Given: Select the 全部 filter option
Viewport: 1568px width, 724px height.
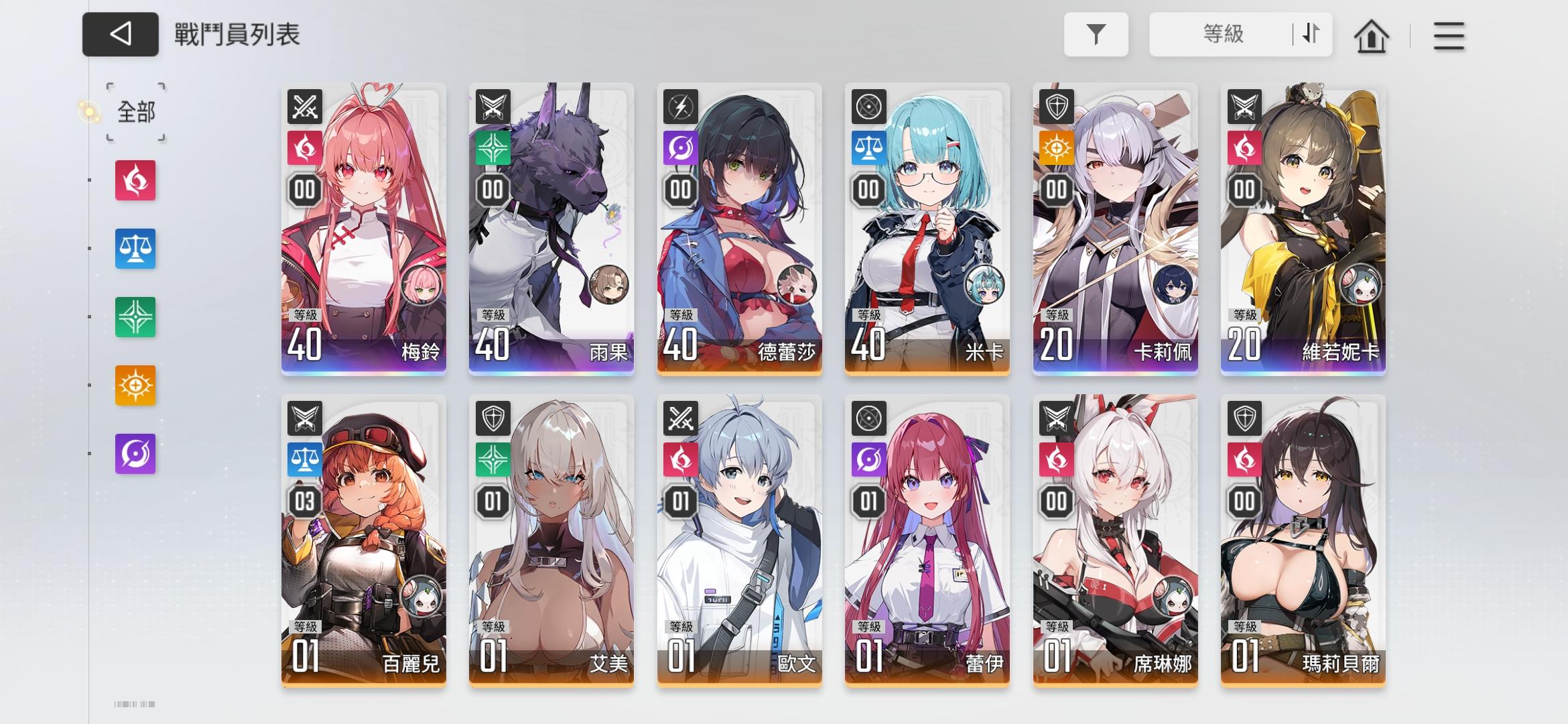Looking at the screenshot, I should 134,113.
